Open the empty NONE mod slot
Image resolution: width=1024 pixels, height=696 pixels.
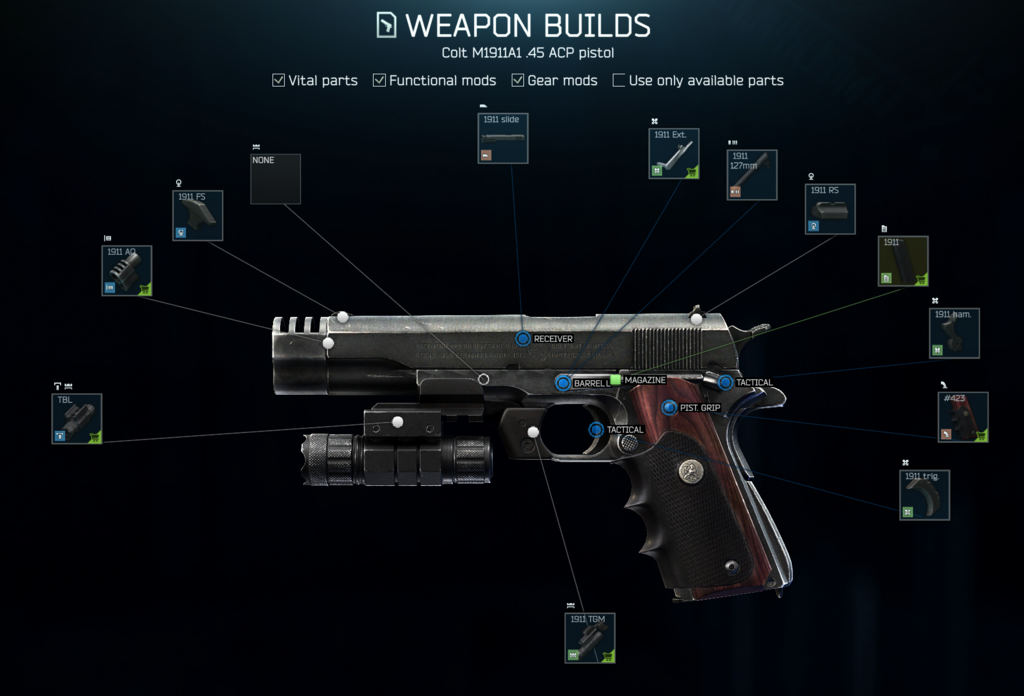click(275, 178)
